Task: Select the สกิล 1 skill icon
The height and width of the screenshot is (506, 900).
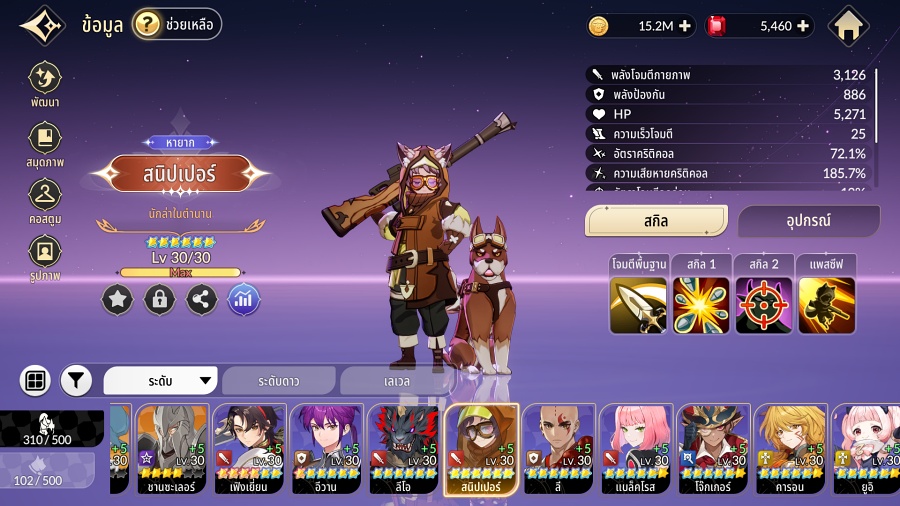Action: [x=701, y=303]
